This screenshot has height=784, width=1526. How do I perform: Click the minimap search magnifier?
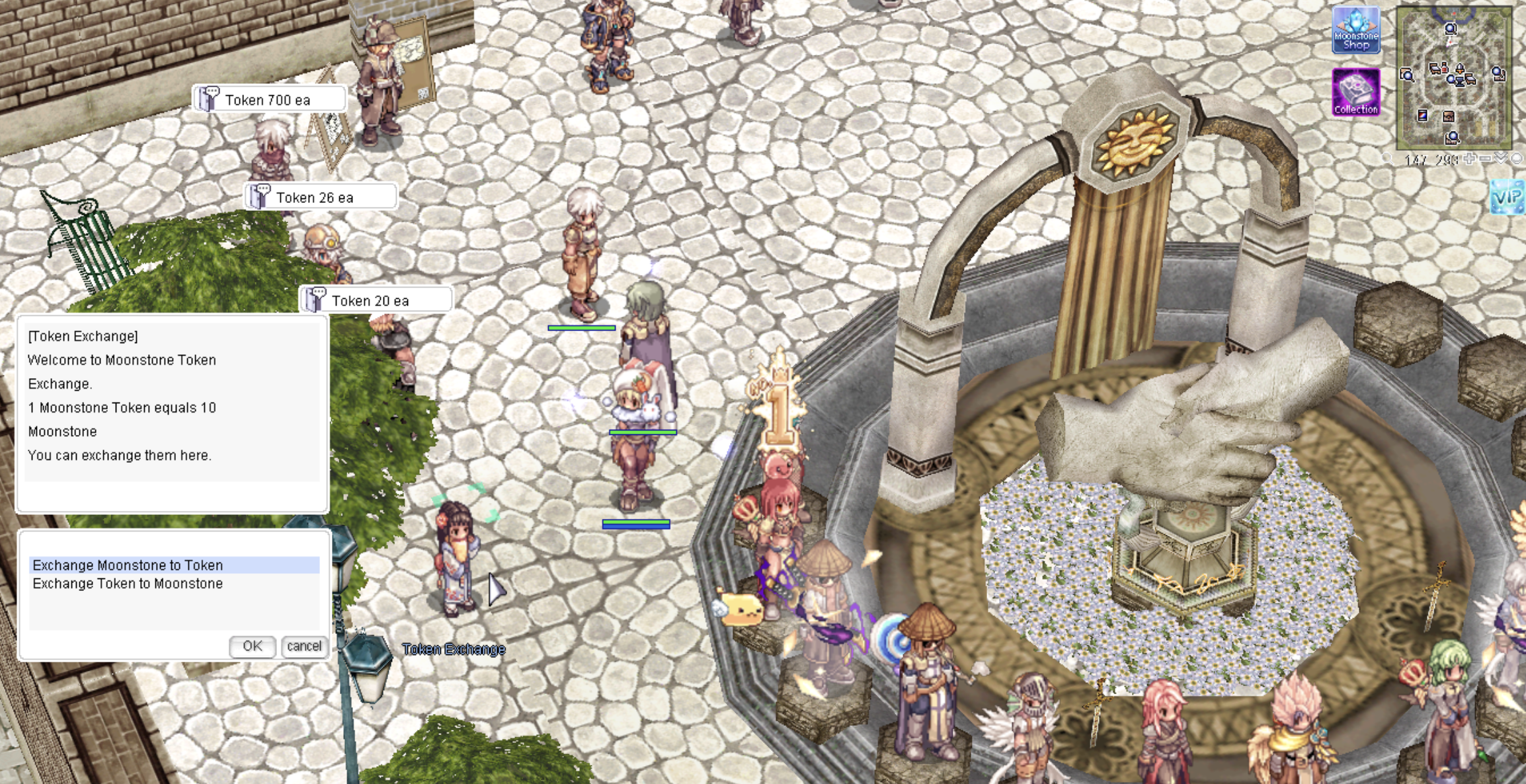tap(1388, 159)
